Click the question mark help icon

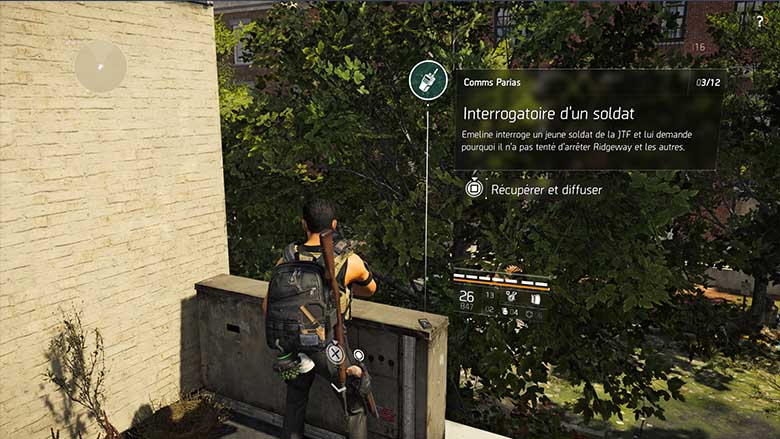(x=759, y=21)
